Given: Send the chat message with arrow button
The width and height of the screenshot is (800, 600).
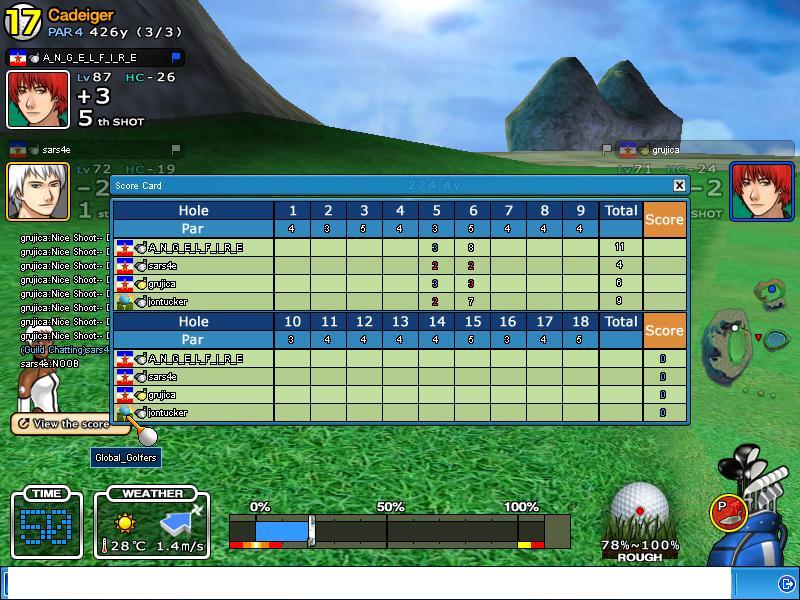Looking at the screenshot, I should pyautogui.click(x=785, y=582).
